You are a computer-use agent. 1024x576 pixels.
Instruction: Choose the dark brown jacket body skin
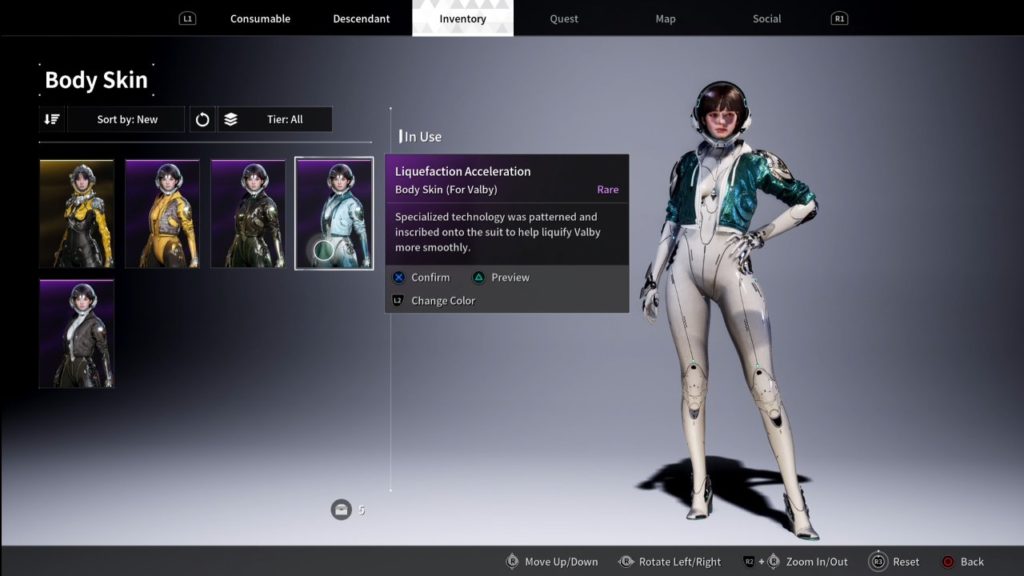click(77, 334)
